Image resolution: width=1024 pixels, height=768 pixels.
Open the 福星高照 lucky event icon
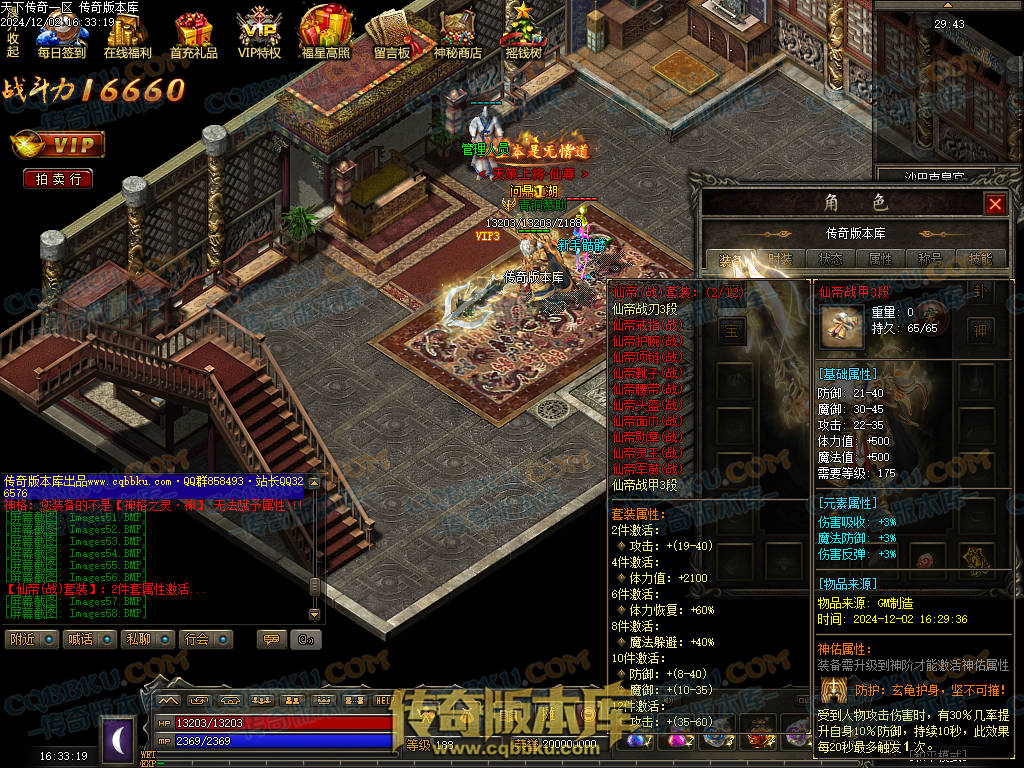click(x=325, y=36)
